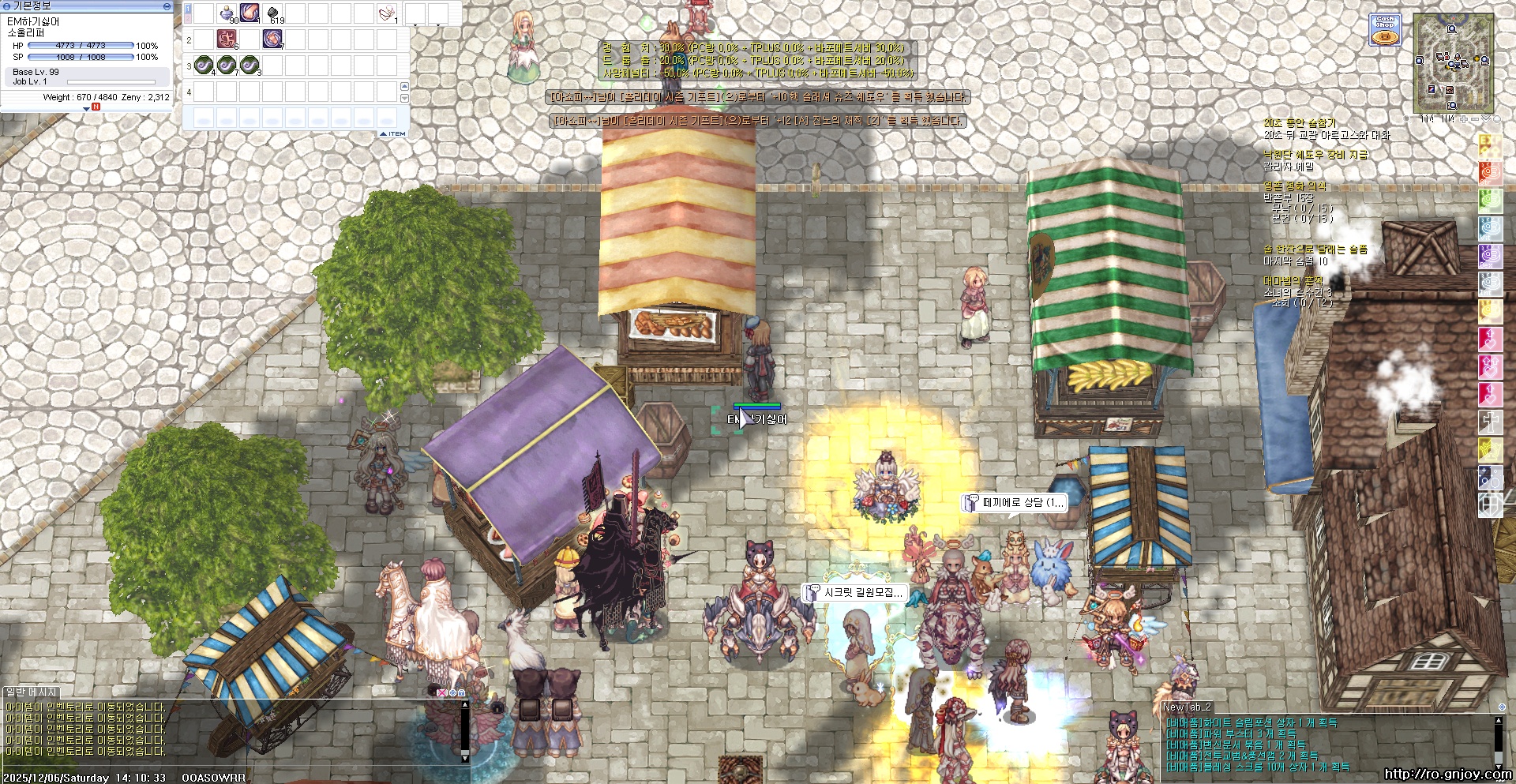1516x784 pixels.
Task: Click the EXP boost buff icon
Action: click(x=1490, y=145)
